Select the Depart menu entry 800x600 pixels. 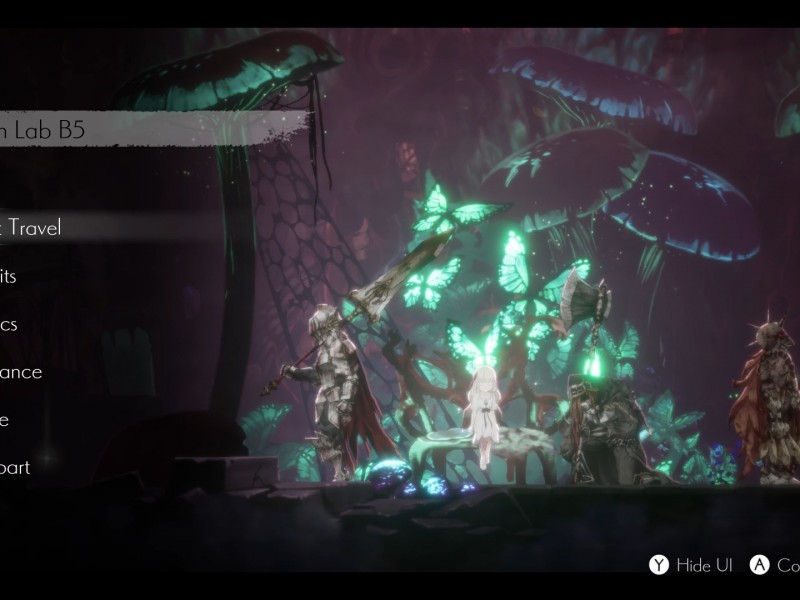click(16, 468)
